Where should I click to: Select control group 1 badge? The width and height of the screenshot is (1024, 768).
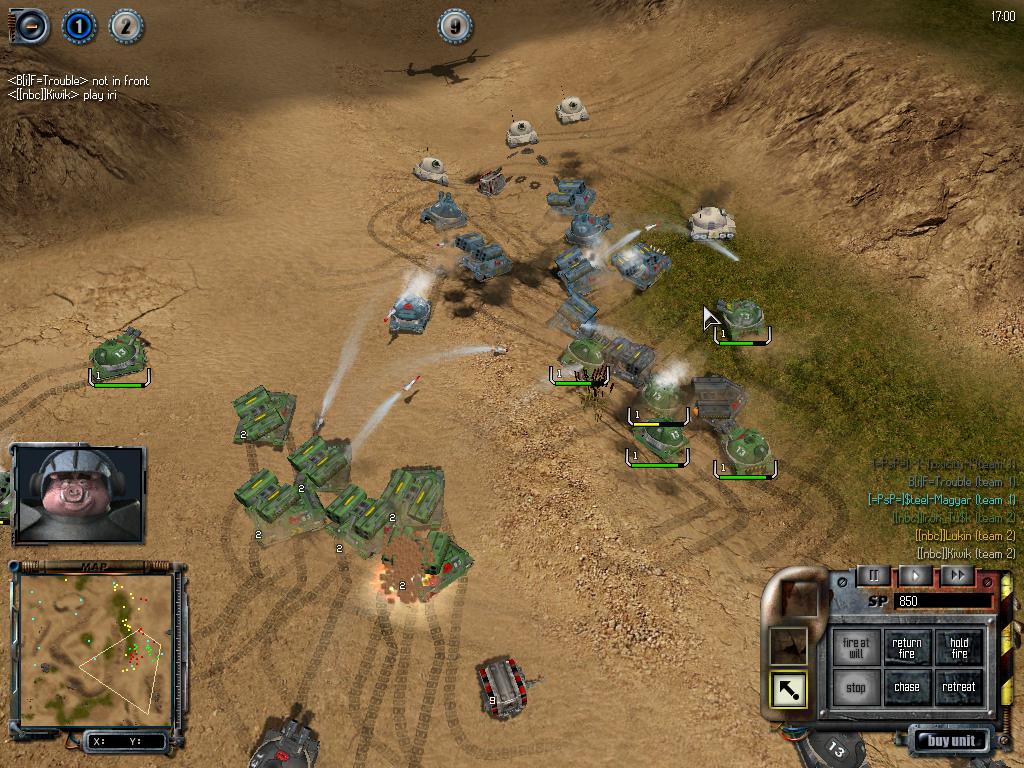point(79,26)
